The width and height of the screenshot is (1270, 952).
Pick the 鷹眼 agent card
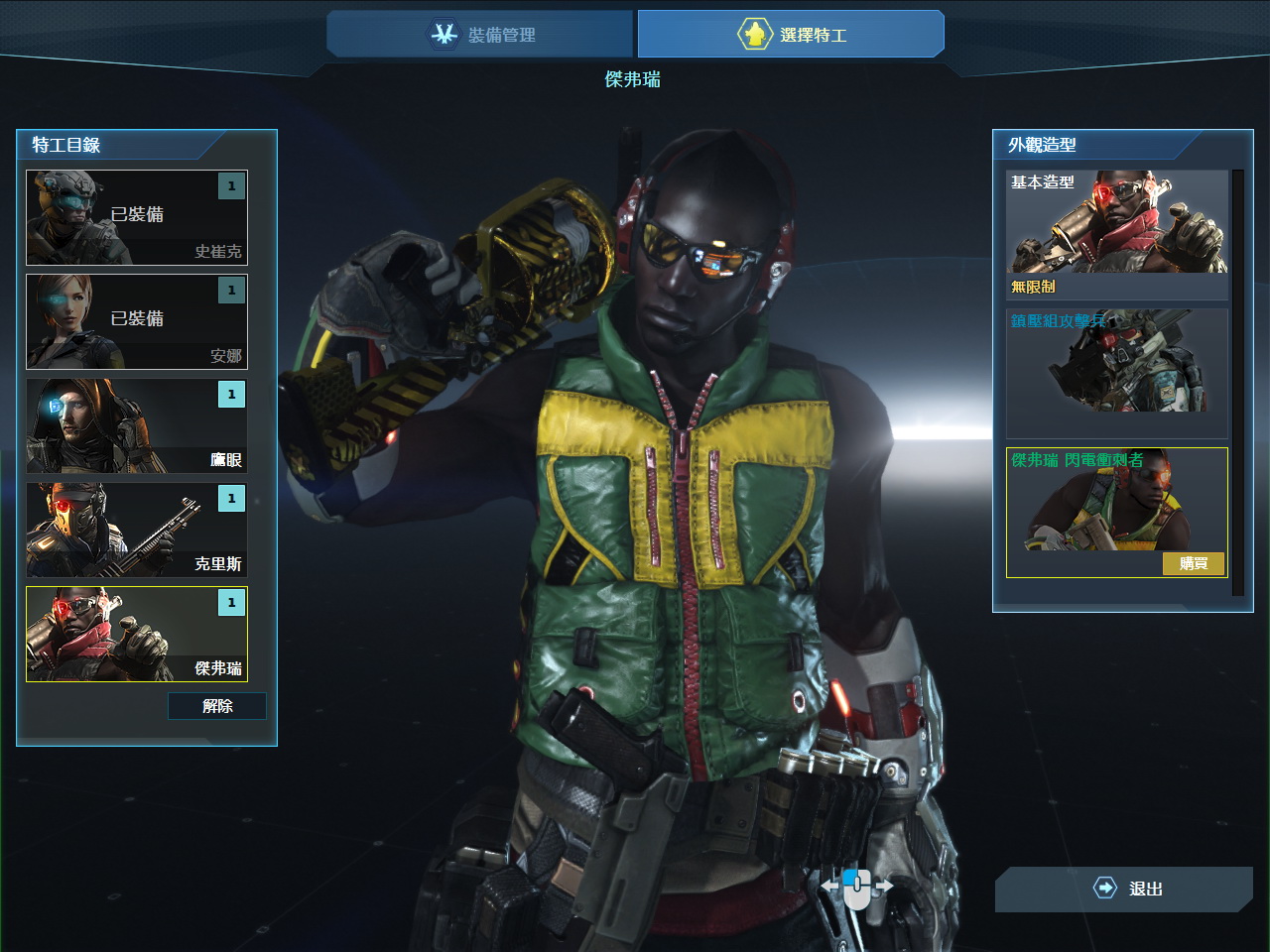point(137,425)
